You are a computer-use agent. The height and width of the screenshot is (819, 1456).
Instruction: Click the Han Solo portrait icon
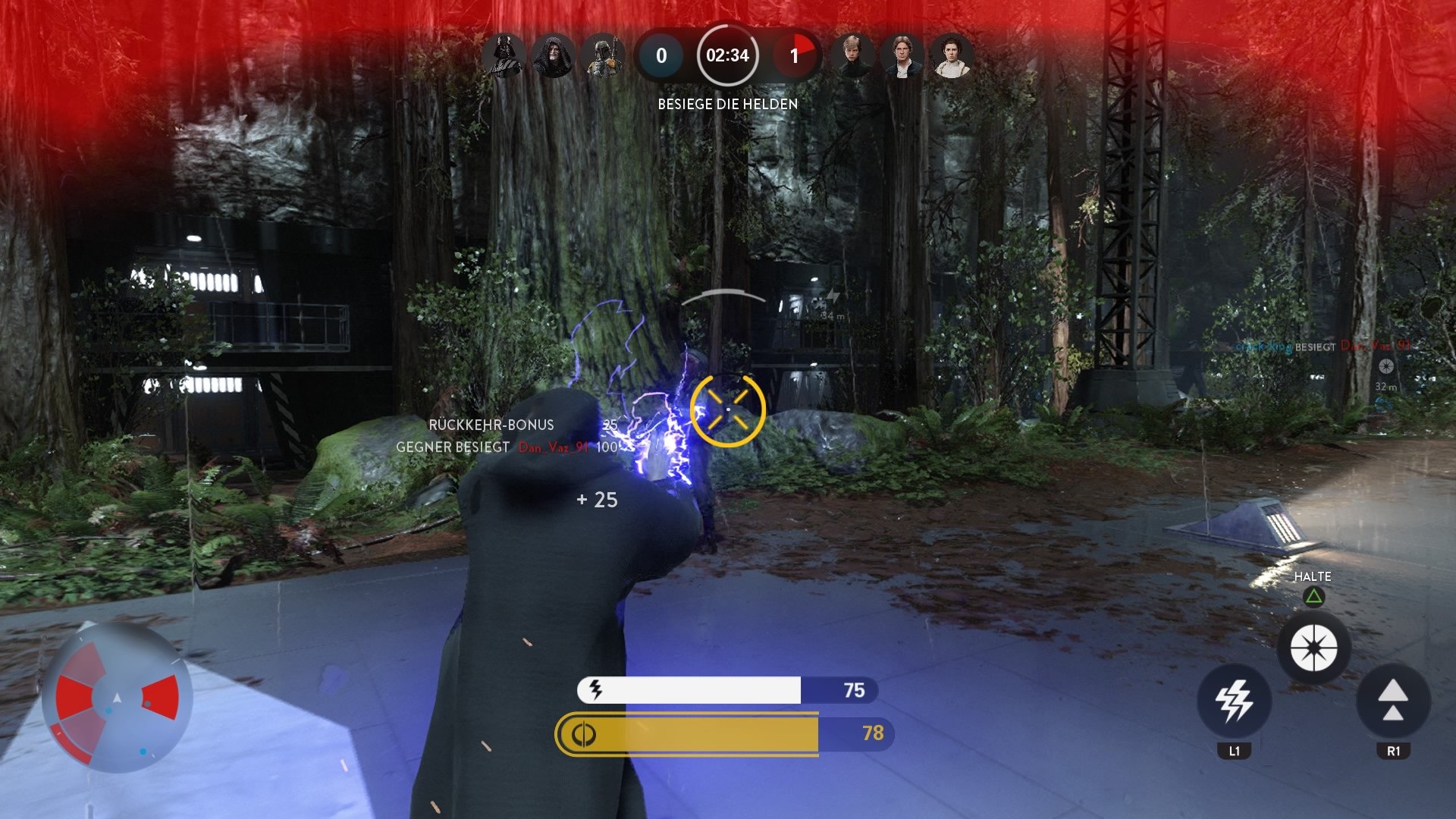[x=904, y=54]
